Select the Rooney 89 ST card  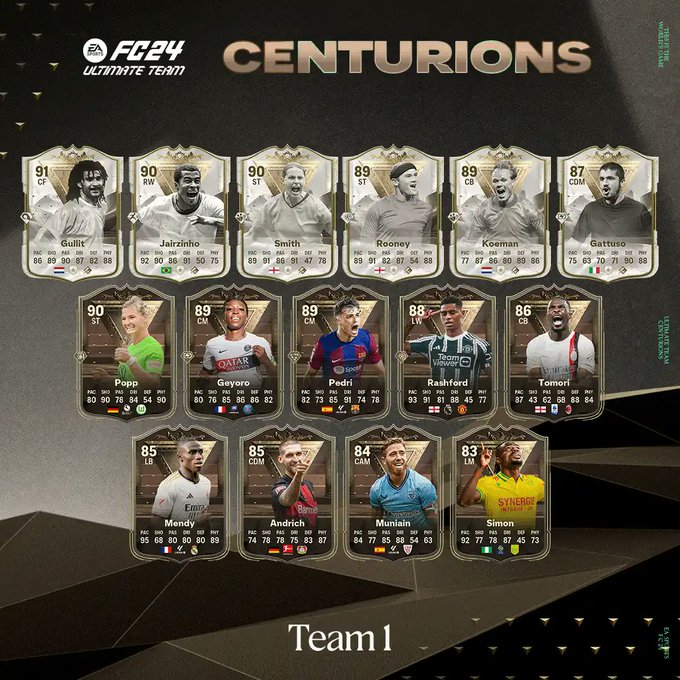pos(393,210)
